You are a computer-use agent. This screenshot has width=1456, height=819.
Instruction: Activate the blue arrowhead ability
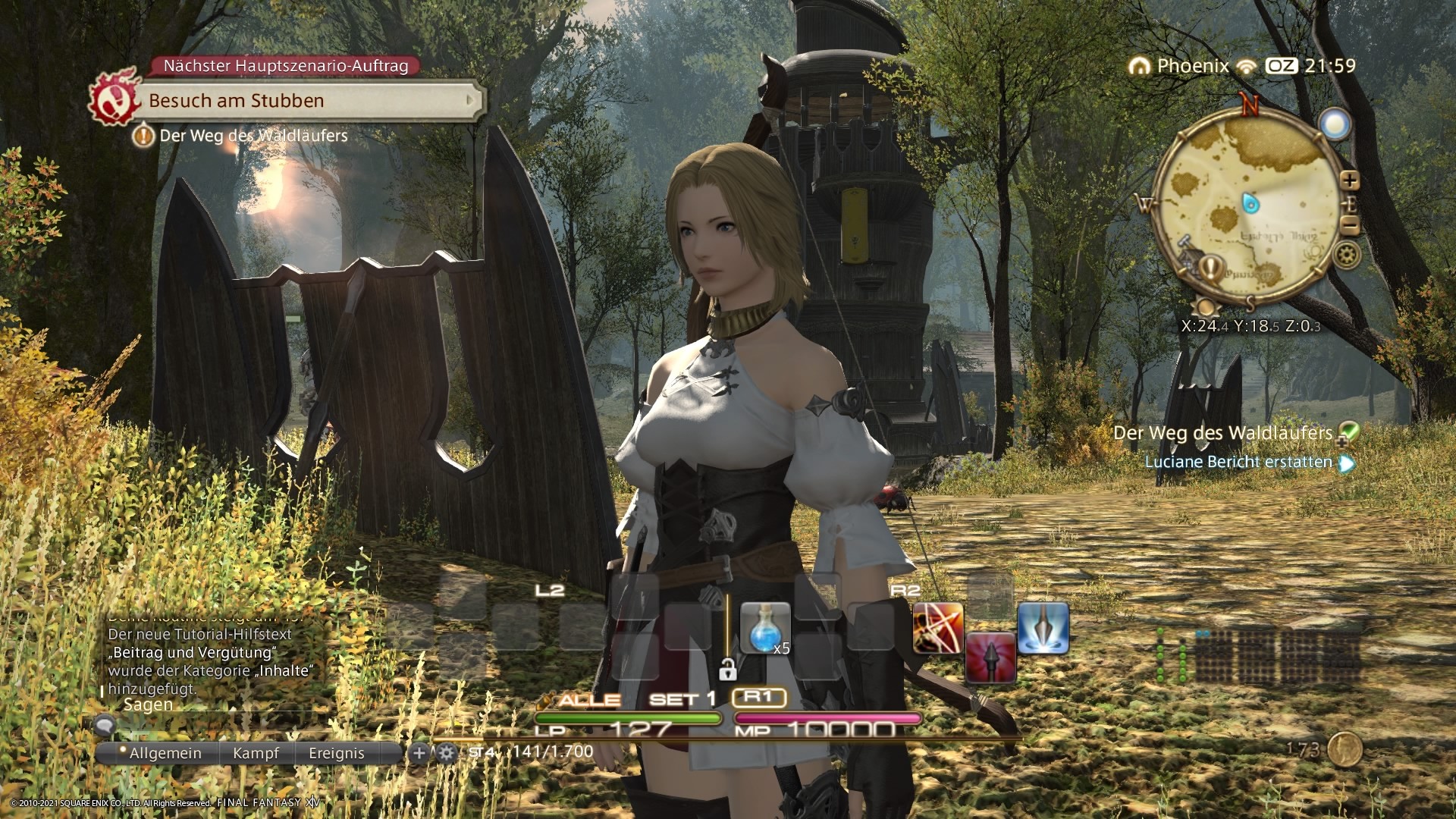(1043, 628)
